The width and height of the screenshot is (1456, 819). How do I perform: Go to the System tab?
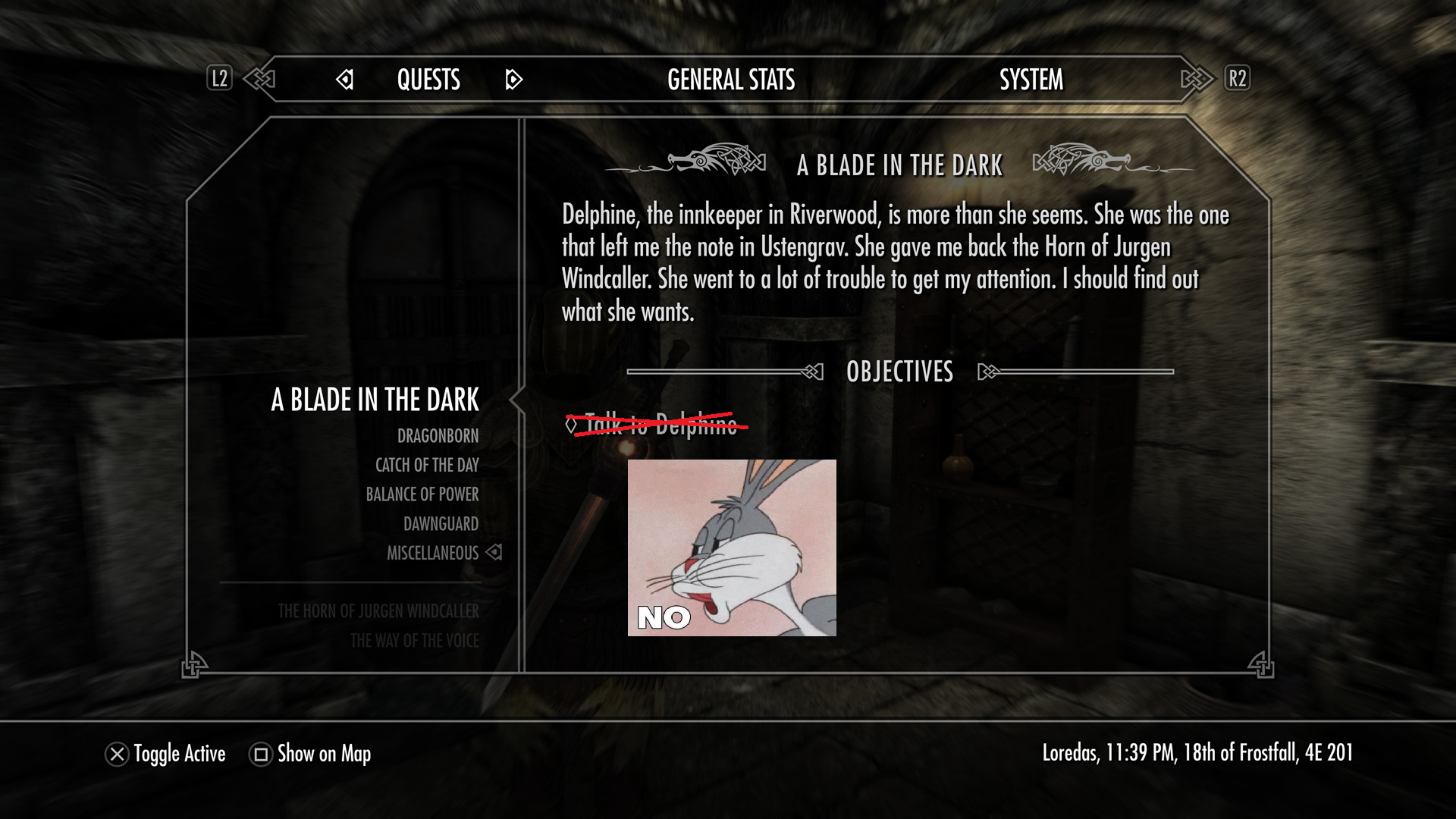(1031, 80)
